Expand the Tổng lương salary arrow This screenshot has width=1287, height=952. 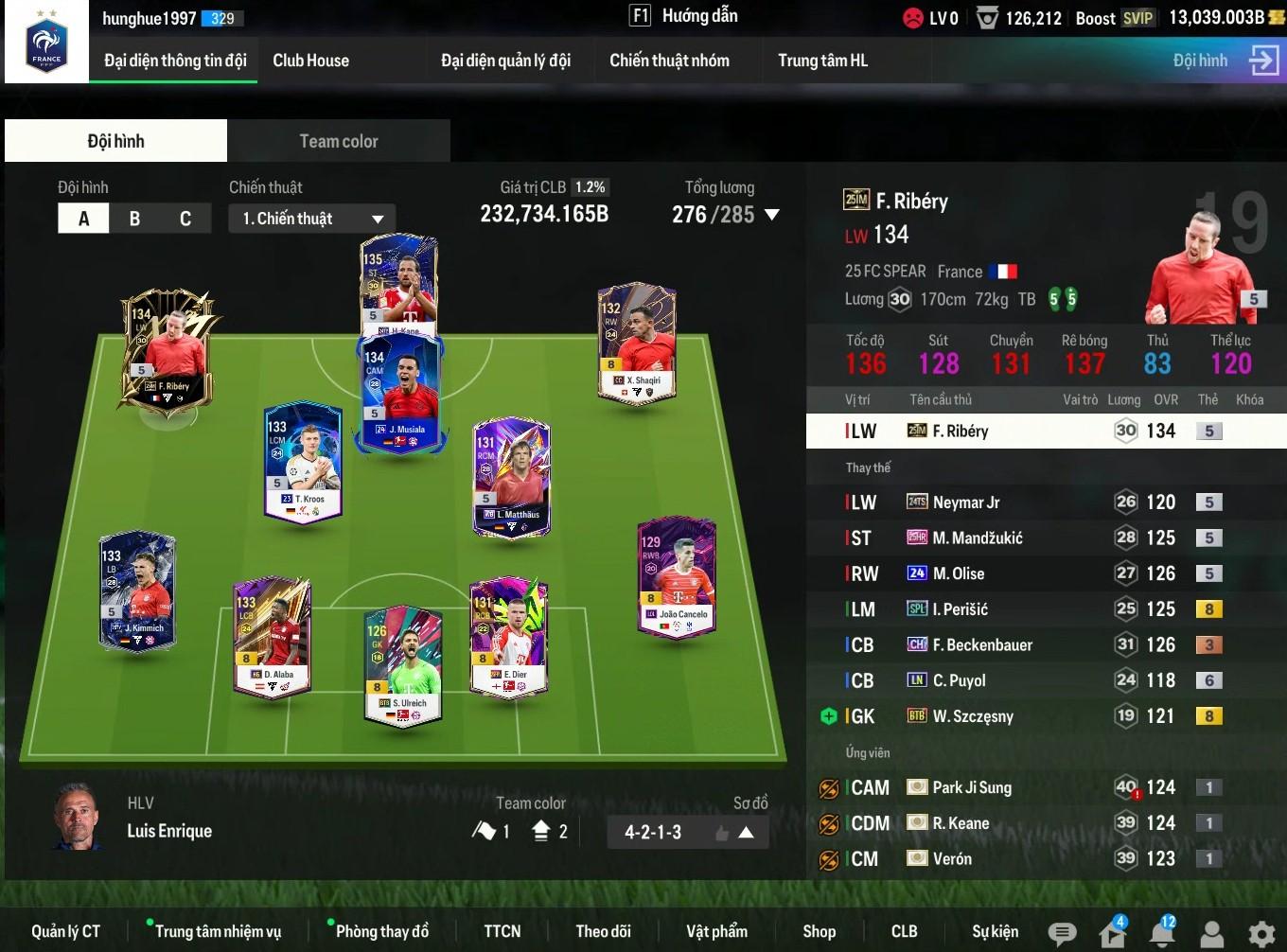pyautogui.click(x=772, y=215)
